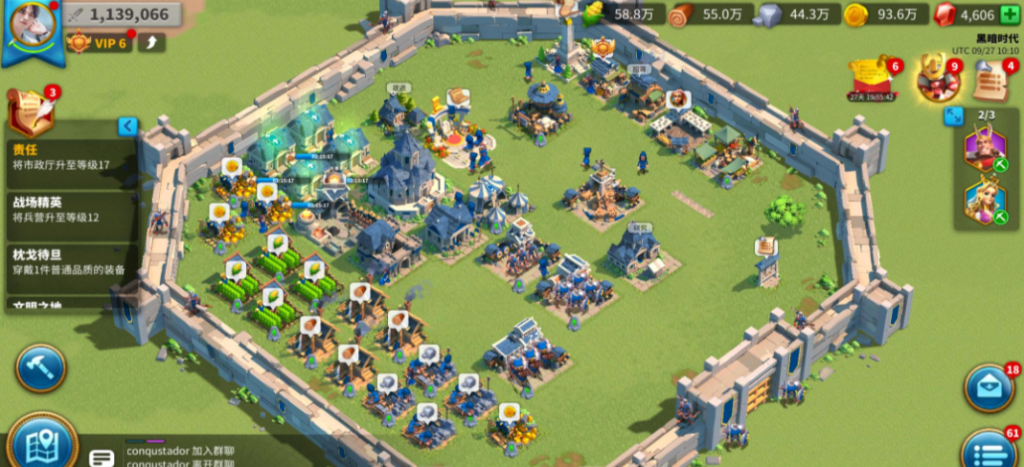Open the mail envelope button

pyautogui.click(x=988, y=388)
